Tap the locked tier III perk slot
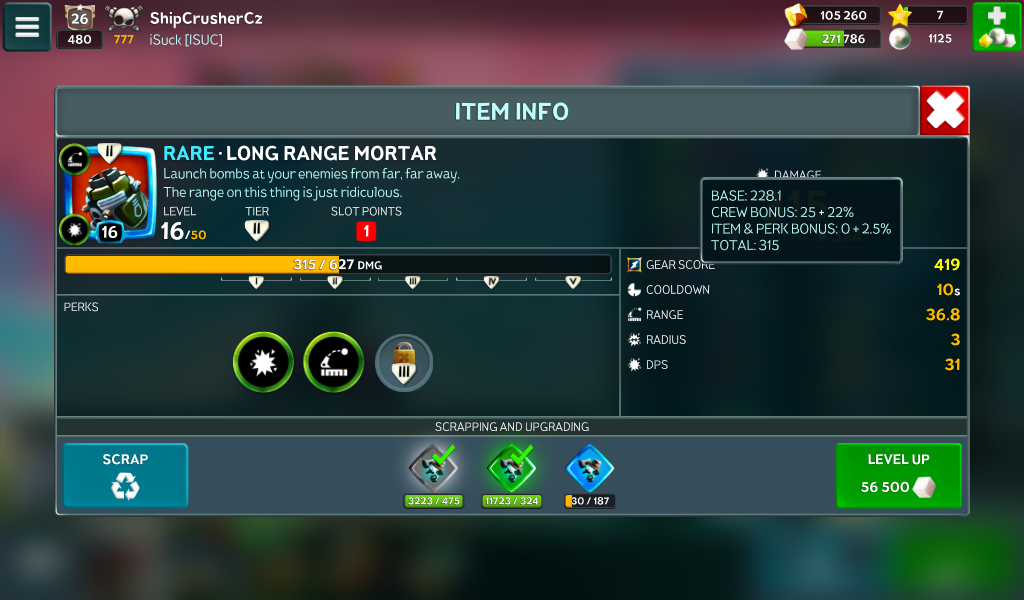Image resolution: width=1024 pixels, height=600 pixels. 404,362
